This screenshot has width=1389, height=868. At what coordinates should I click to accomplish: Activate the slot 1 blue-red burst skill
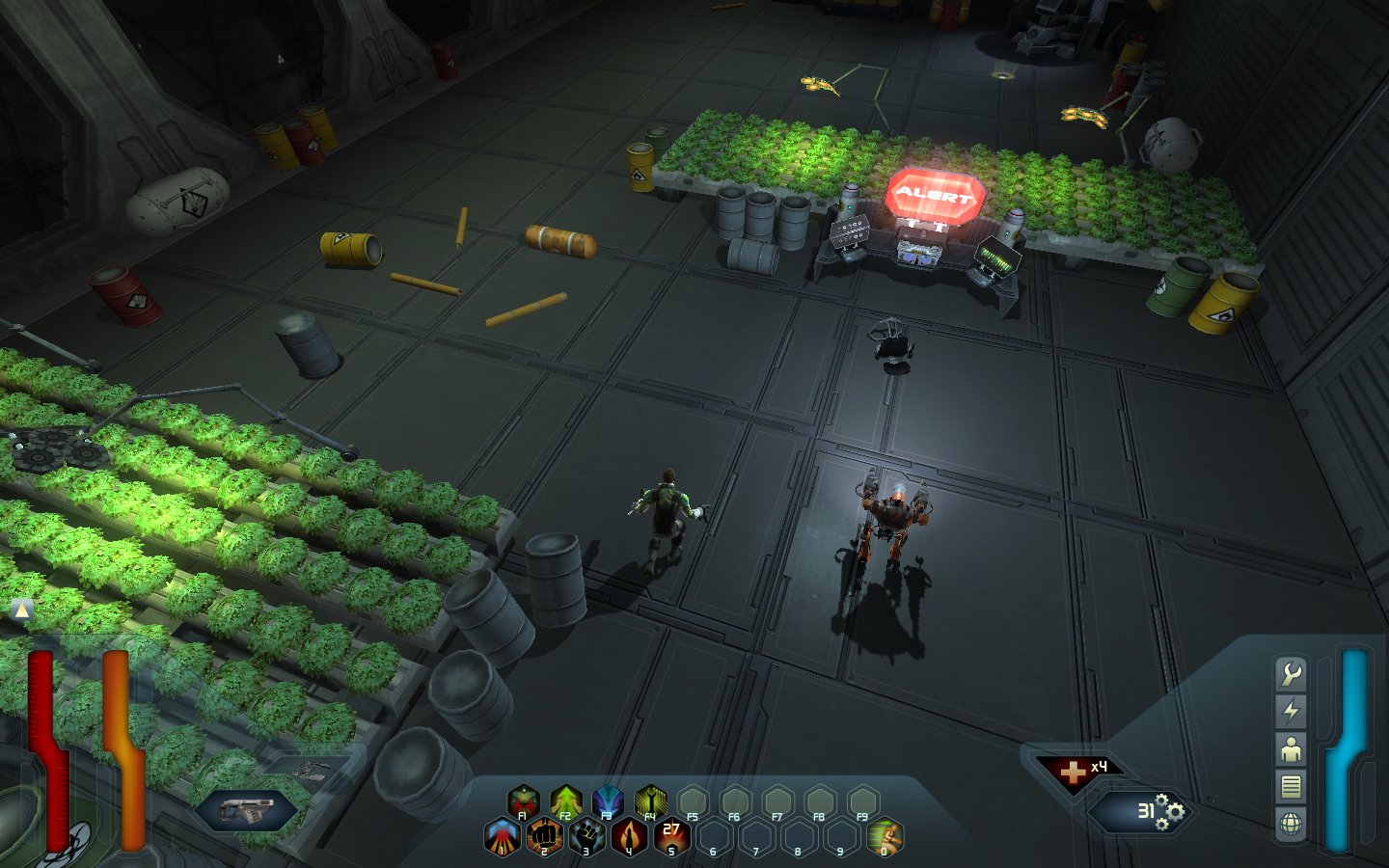(502, 836)
